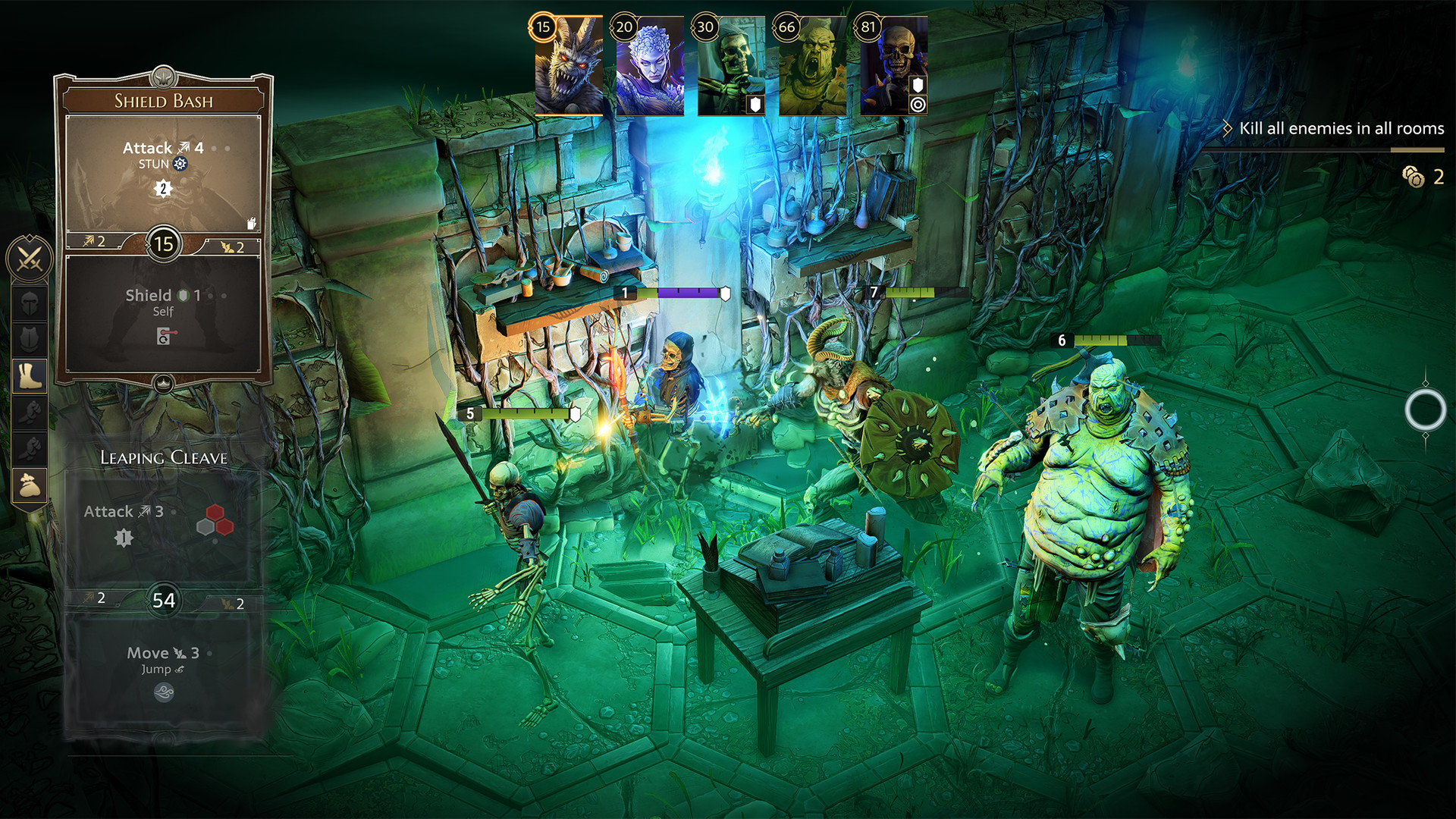Select the helmet equipment icon
Viewport: 1456px width, 819px height.
30,302
